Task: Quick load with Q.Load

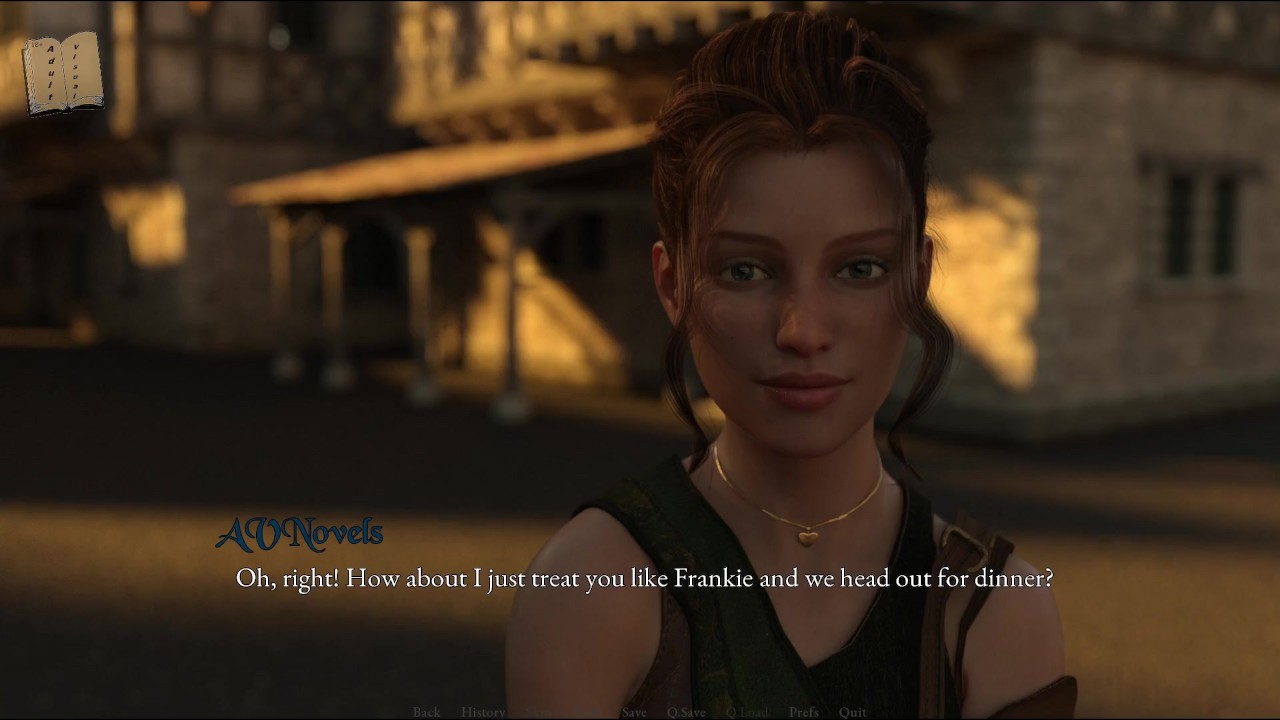Action: point(747,712)
